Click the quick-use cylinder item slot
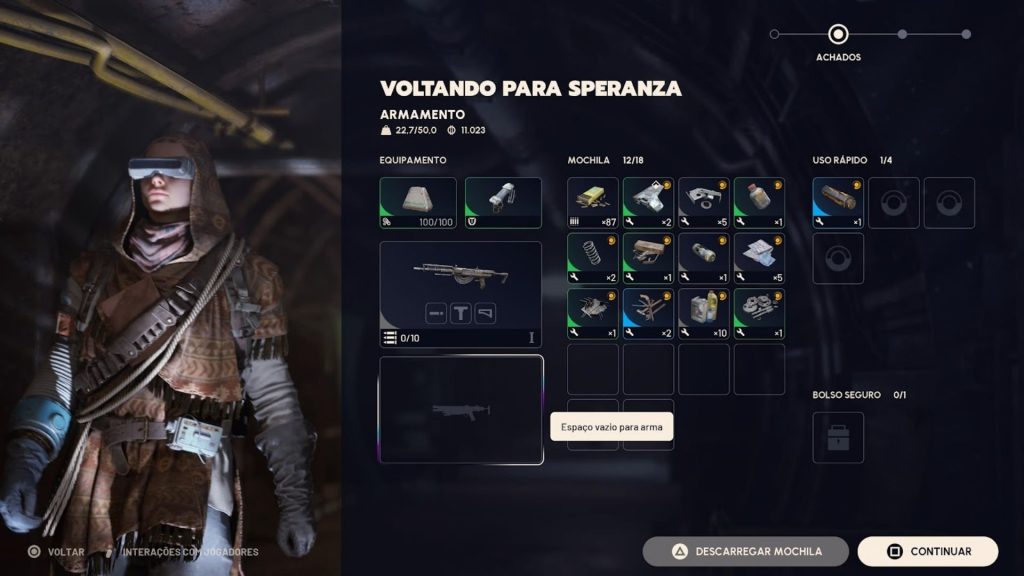The height and width of the screenshot is (576, 1024). [838, 203]
